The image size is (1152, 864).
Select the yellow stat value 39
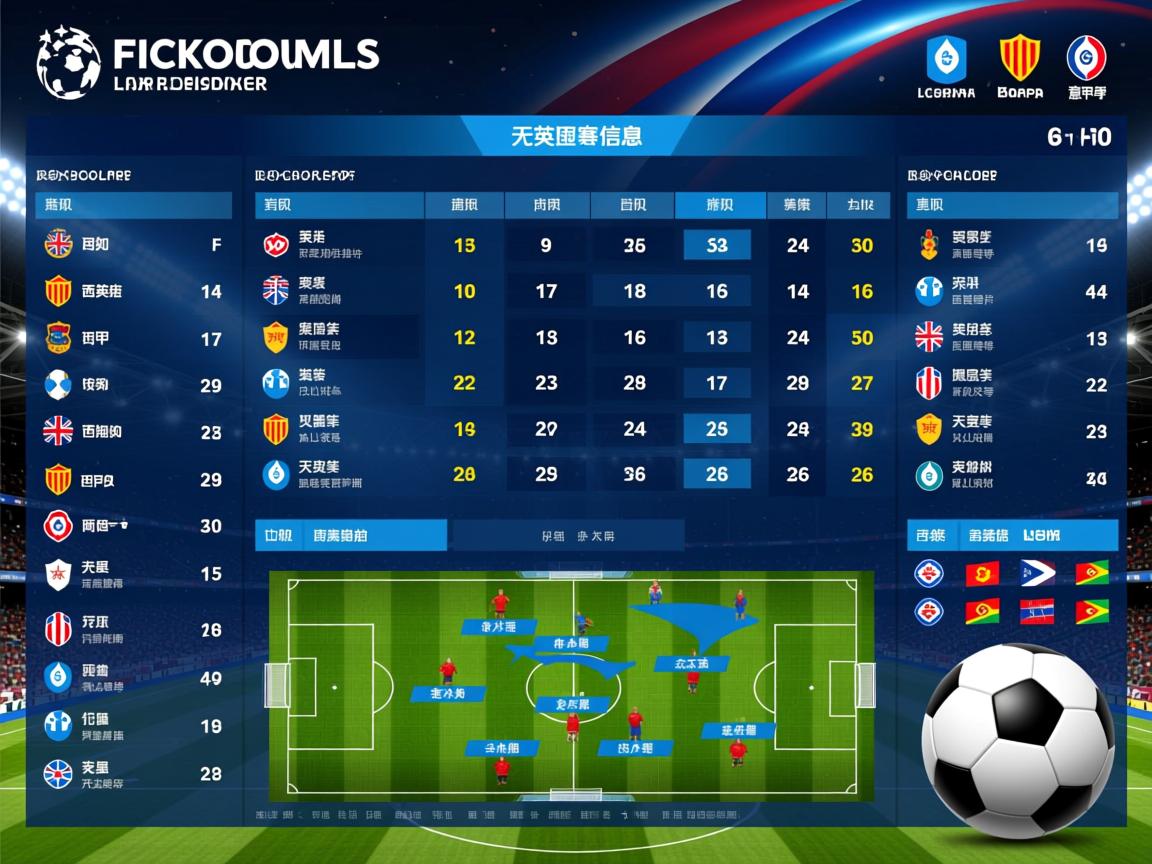pos(862,429)
